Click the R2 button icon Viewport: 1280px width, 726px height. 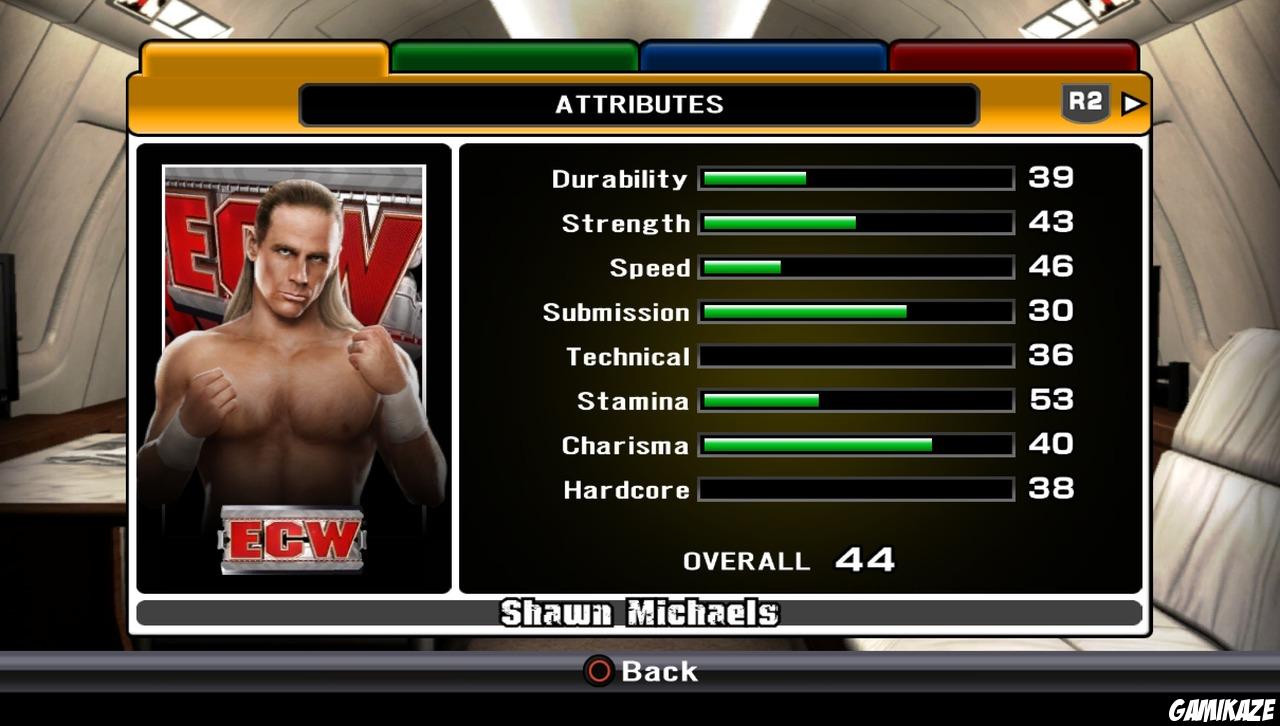click(x=1085, y=101)
